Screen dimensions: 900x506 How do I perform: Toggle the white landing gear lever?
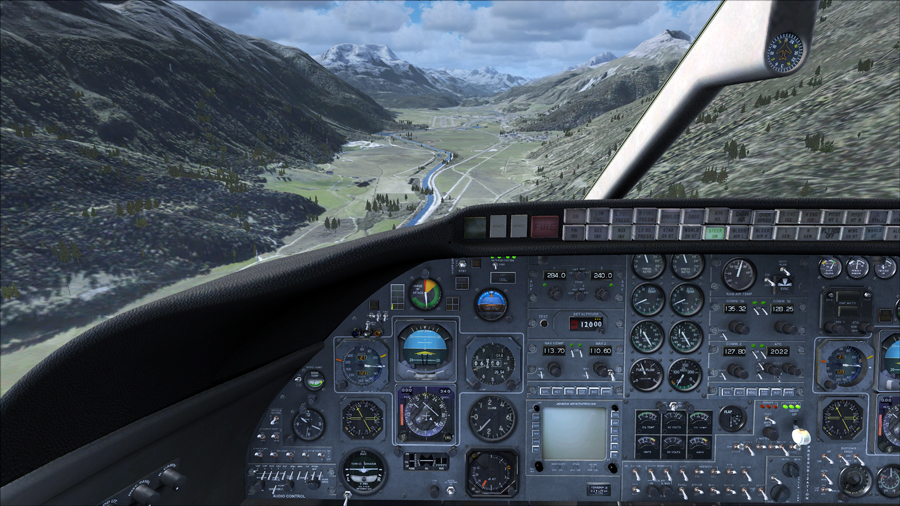pyautogui.click(x=799, y=436)
